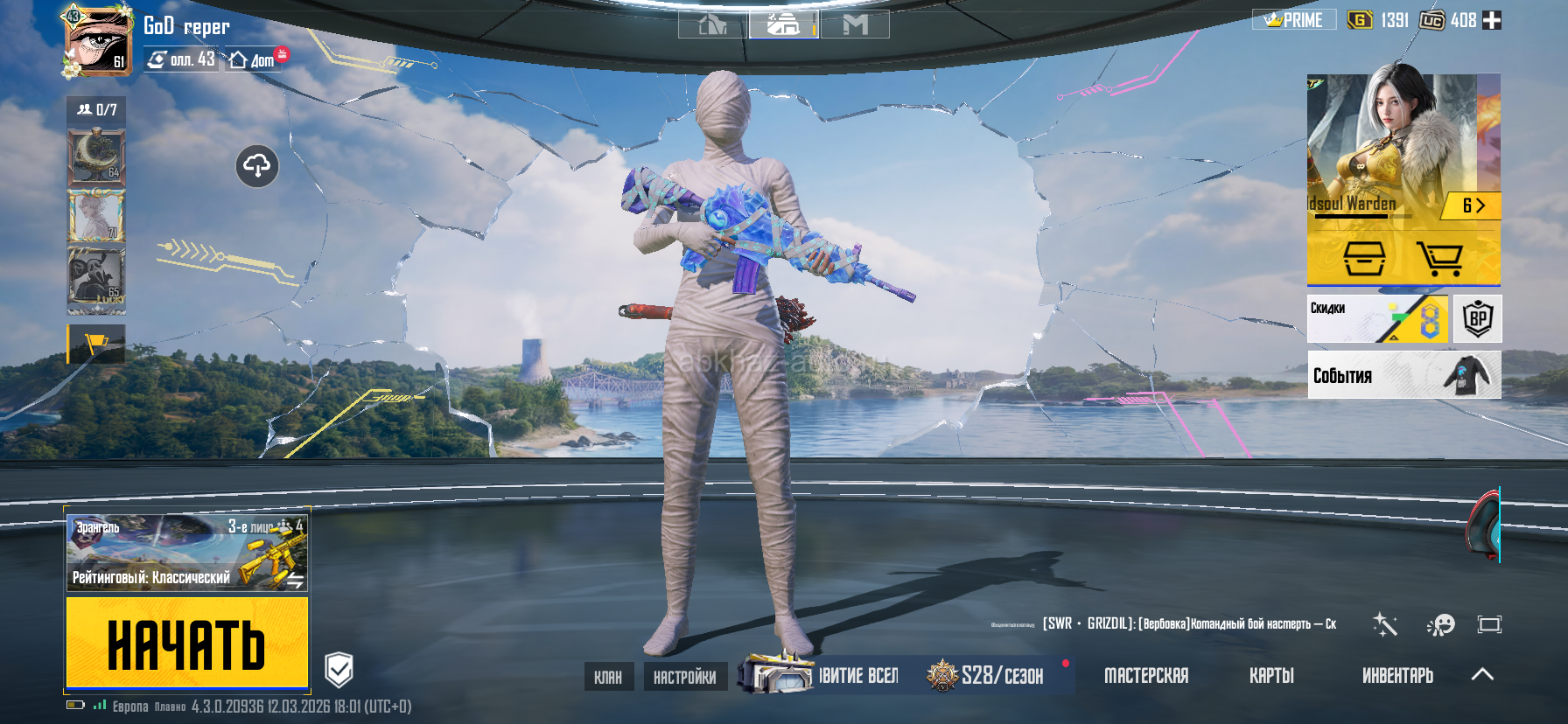Open the chat message line
Screen dimensions: 1568x724
[1188, 624]
